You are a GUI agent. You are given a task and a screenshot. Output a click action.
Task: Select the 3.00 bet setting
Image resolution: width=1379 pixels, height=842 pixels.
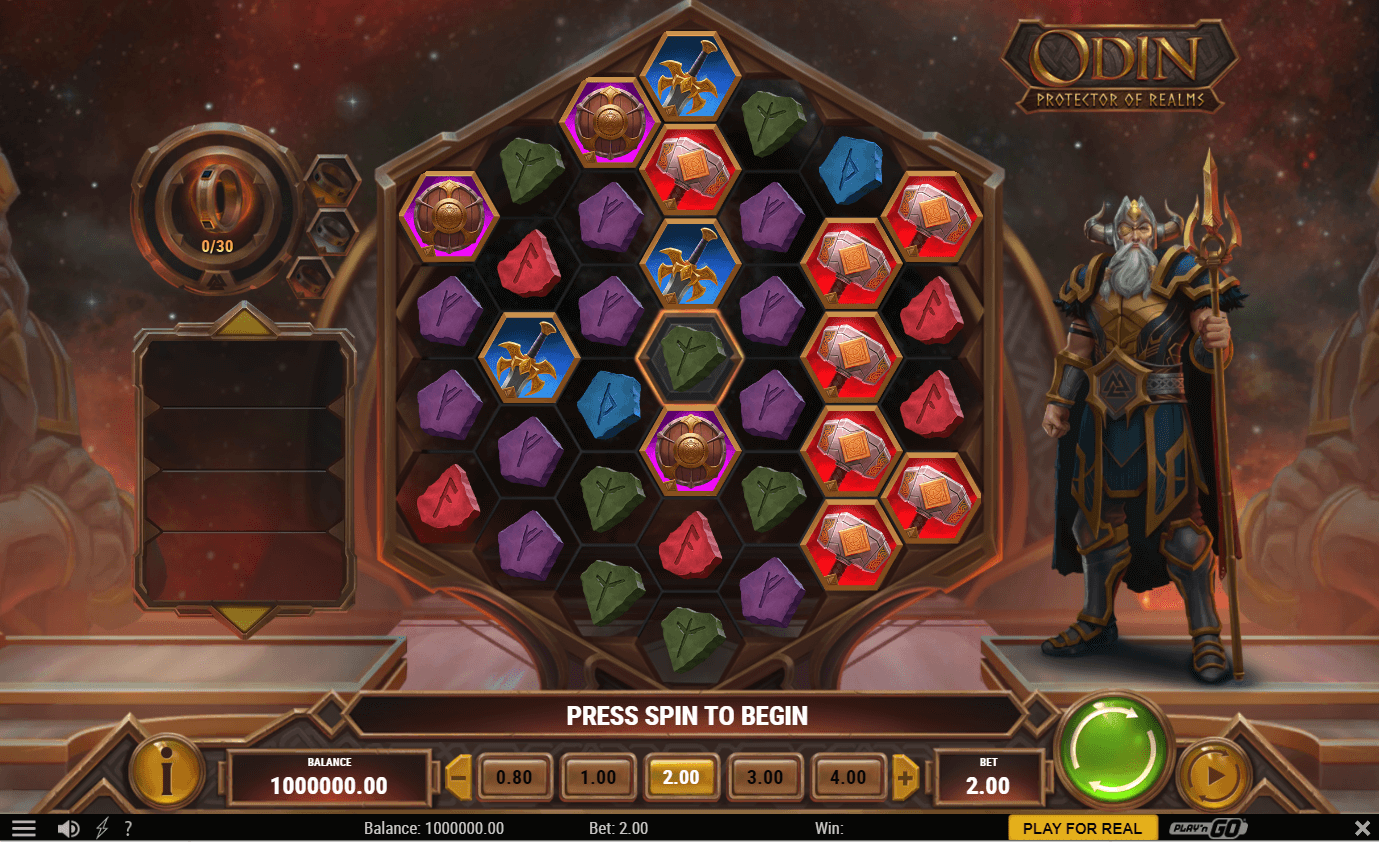765,777
